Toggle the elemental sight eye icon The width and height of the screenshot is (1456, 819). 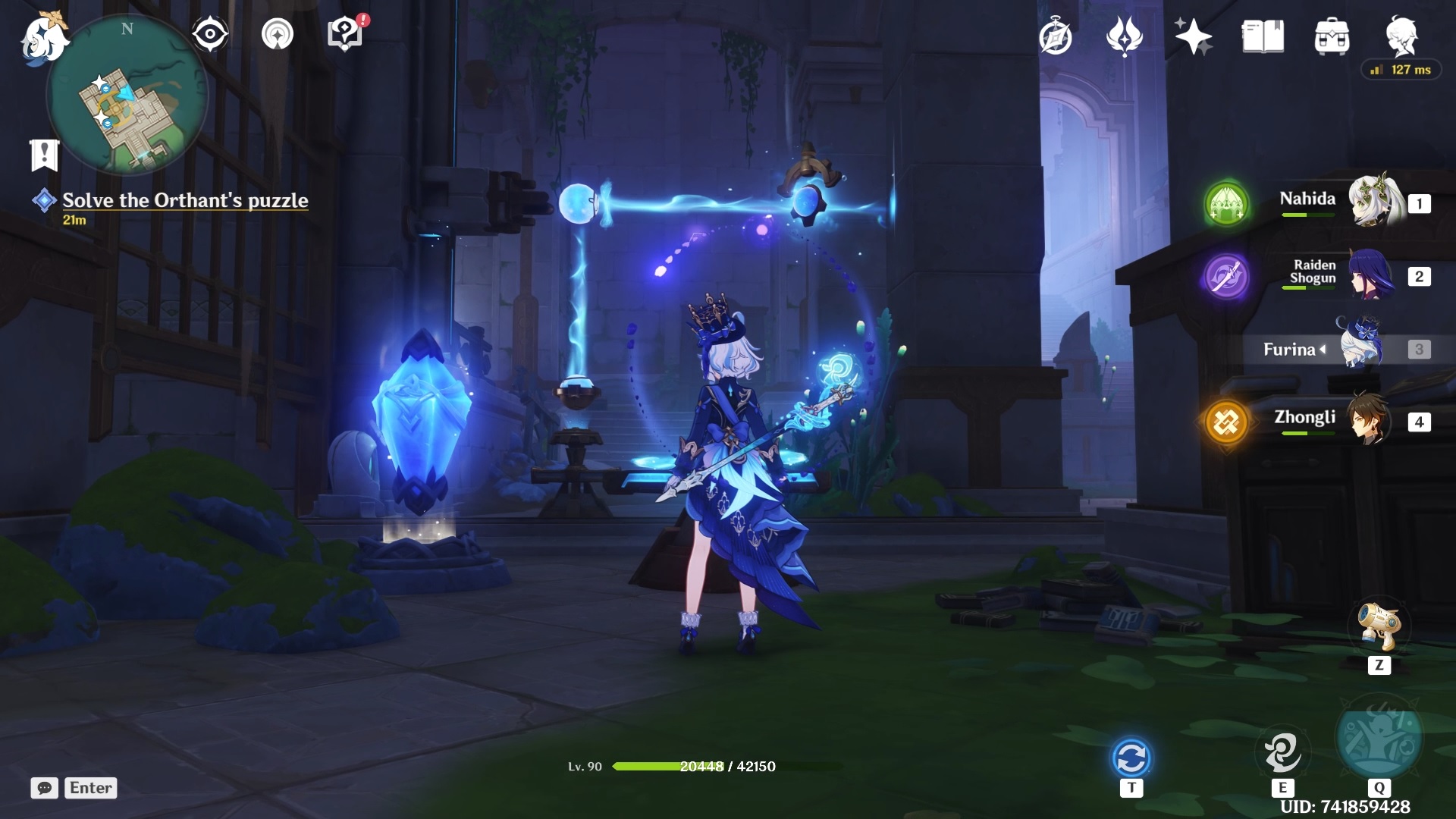pos(209,34)
